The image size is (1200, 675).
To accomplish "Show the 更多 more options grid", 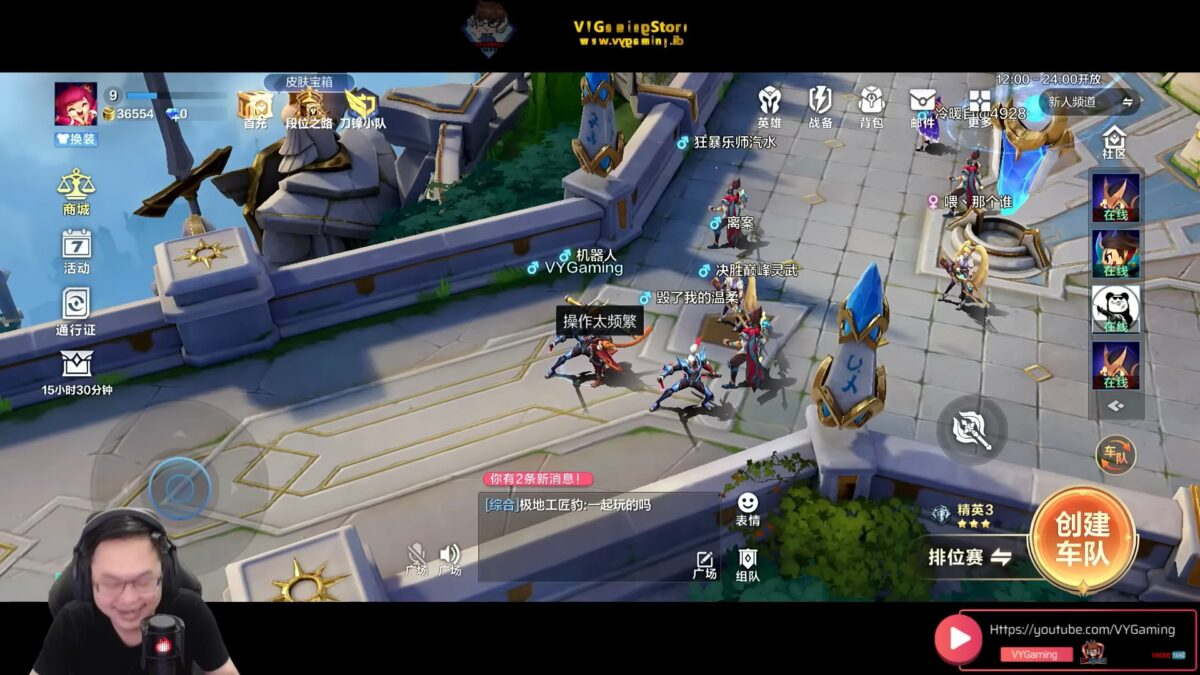I will coord(979,108).
